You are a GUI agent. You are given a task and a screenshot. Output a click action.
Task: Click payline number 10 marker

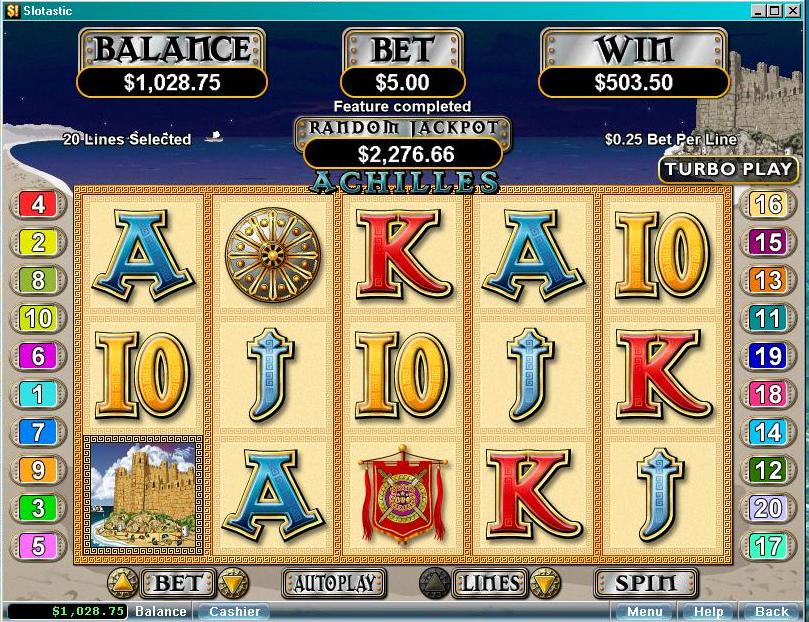tap(38, 319)
